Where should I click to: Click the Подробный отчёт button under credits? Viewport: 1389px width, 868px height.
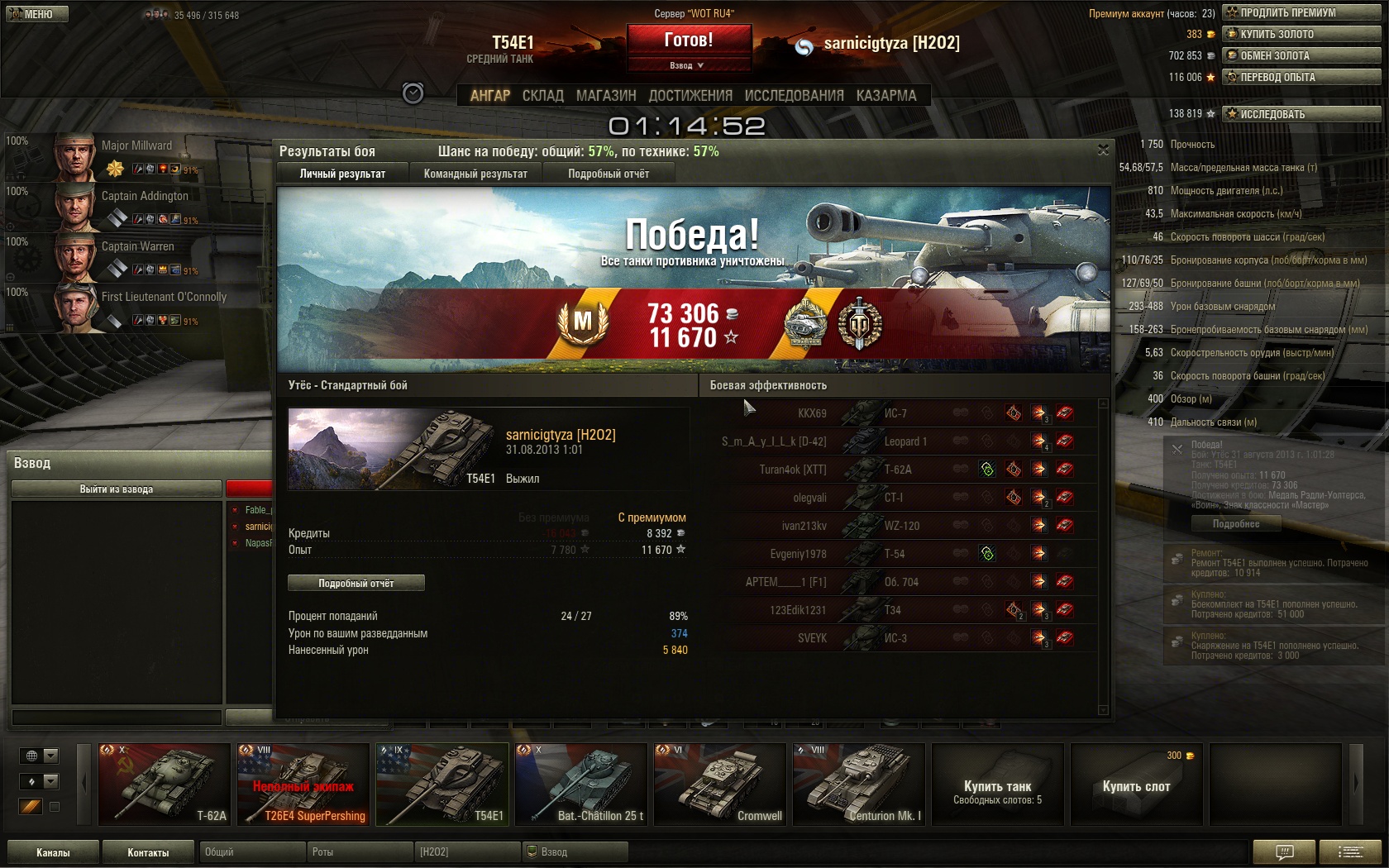click(356, 583)
